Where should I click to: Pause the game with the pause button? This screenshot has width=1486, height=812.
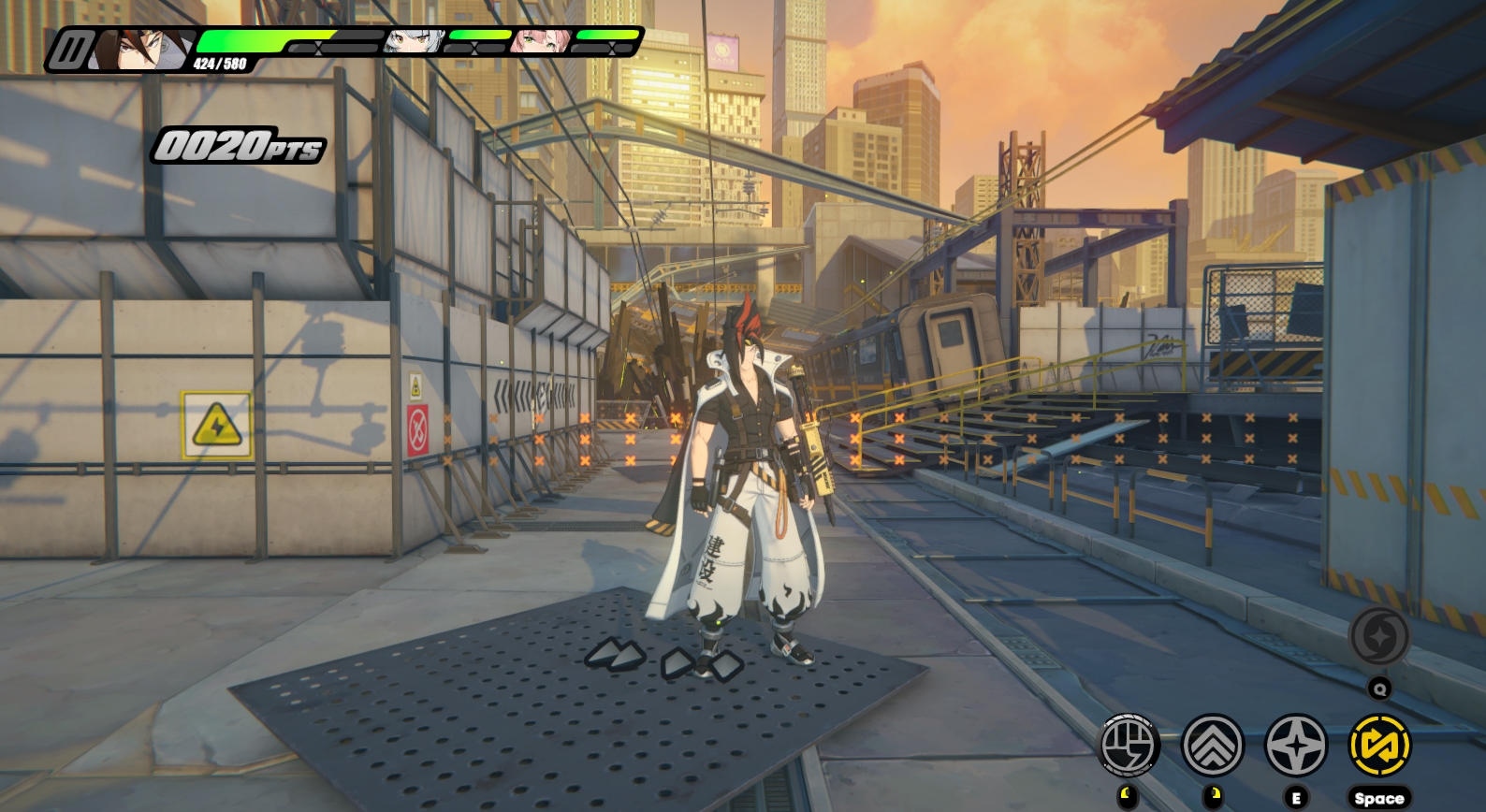coord(68,50)
